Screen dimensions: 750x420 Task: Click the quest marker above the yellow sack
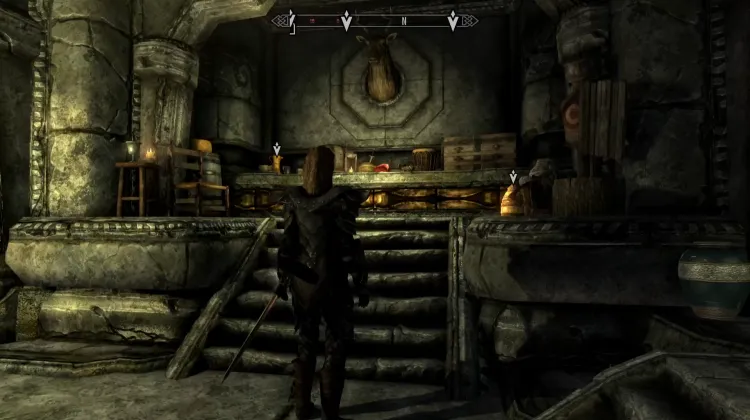(513, 177)
